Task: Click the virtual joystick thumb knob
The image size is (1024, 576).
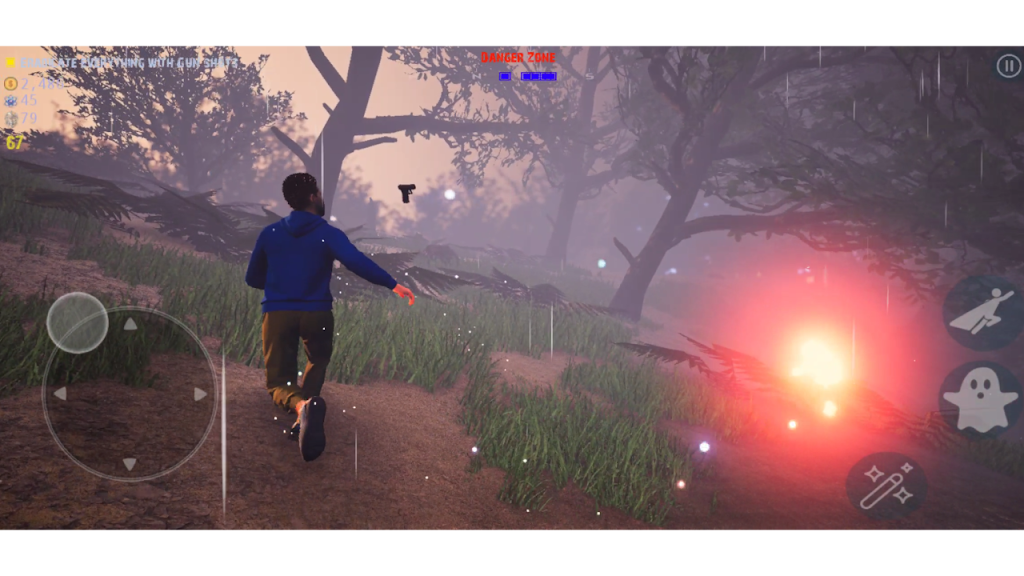Action: pos(77,322)
